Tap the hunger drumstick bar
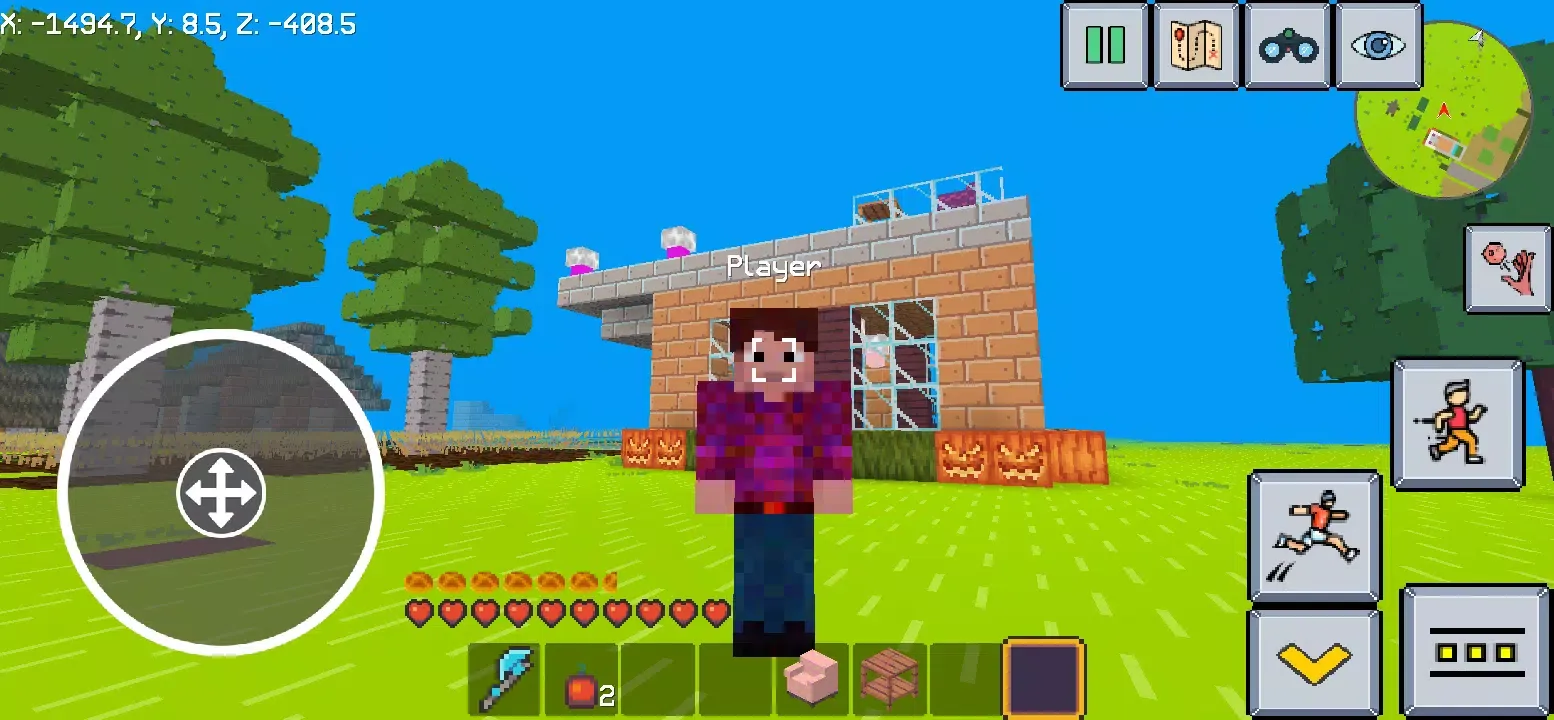This screenshot has height=720, width=1554. 510,578
